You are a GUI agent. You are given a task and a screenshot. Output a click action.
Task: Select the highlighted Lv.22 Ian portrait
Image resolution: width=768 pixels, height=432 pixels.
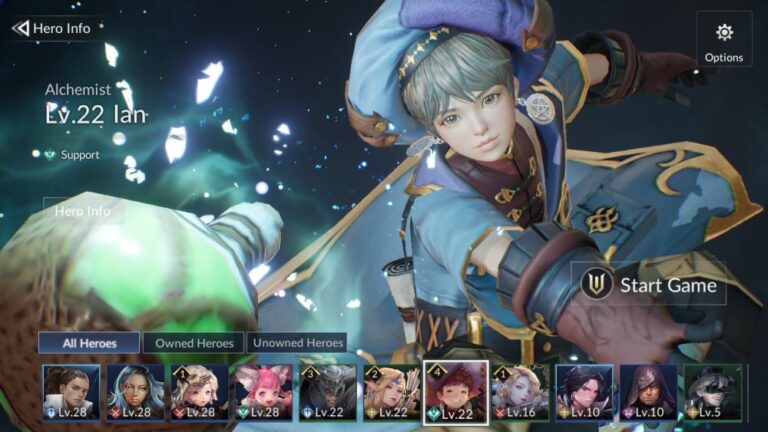[456, 392]
